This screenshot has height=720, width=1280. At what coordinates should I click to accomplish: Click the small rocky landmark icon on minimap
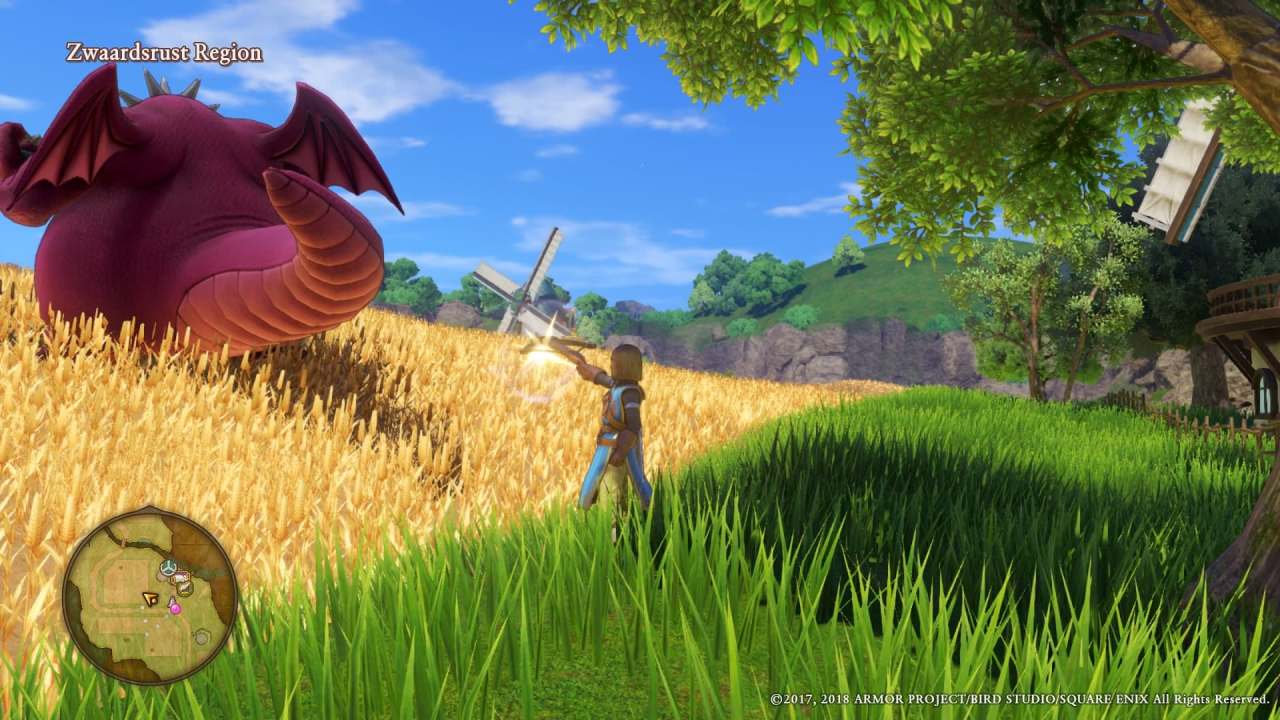[x=201, y=637]
